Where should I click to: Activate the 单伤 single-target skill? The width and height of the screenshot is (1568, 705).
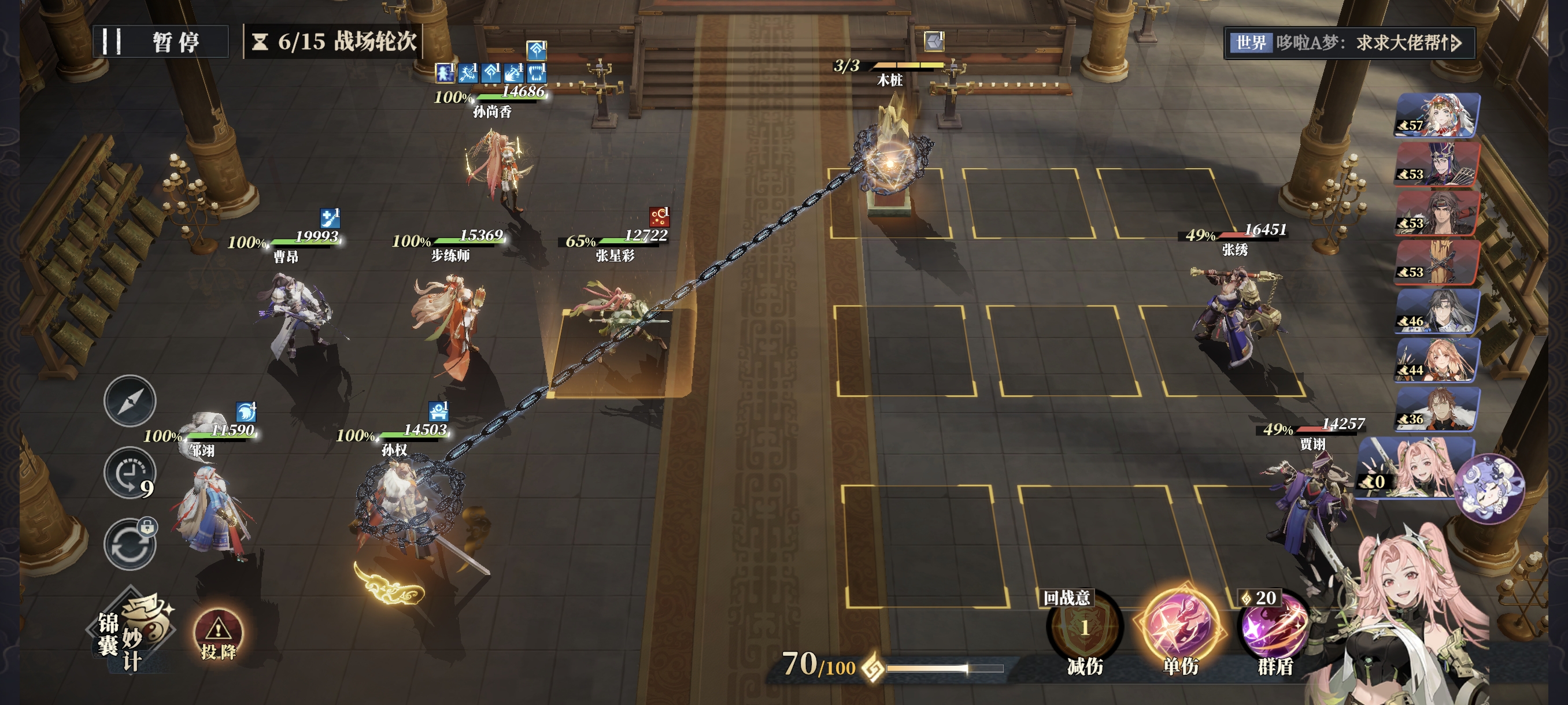[x=1179, y=628]
